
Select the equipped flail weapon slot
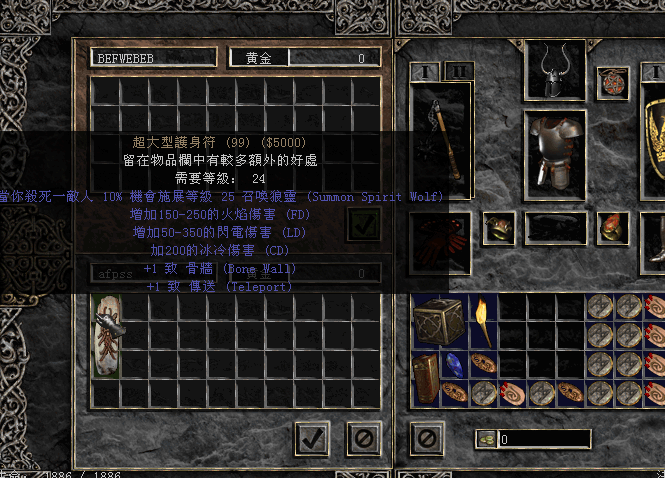pos(441,146)
